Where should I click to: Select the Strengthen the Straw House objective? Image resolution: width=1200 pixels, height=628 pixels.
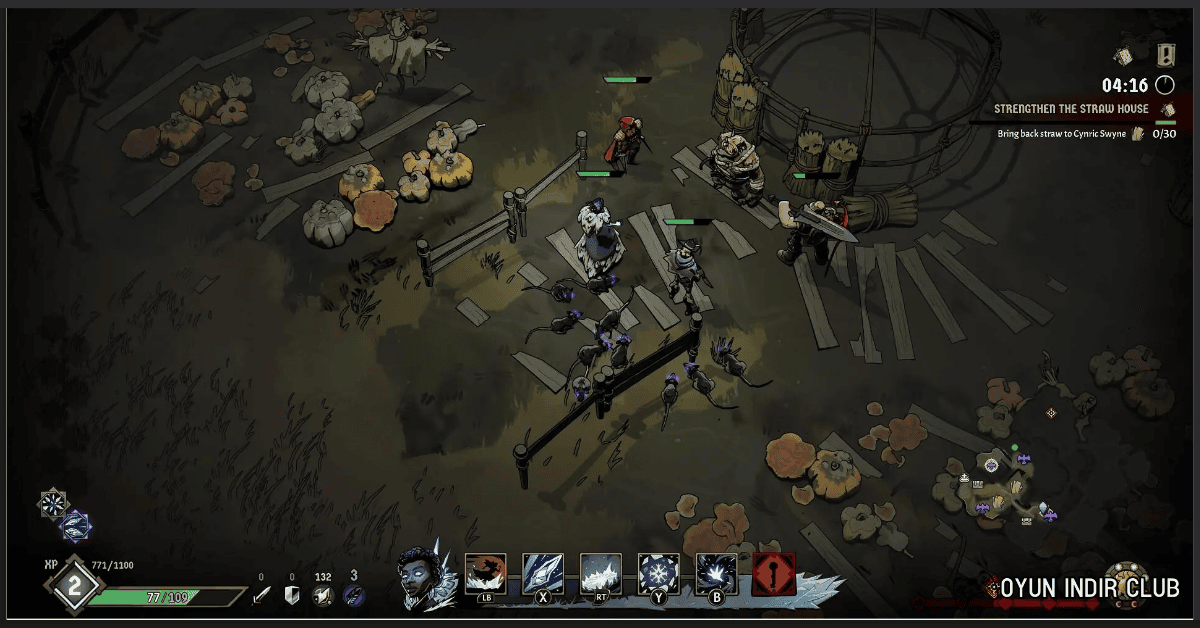1071,109
